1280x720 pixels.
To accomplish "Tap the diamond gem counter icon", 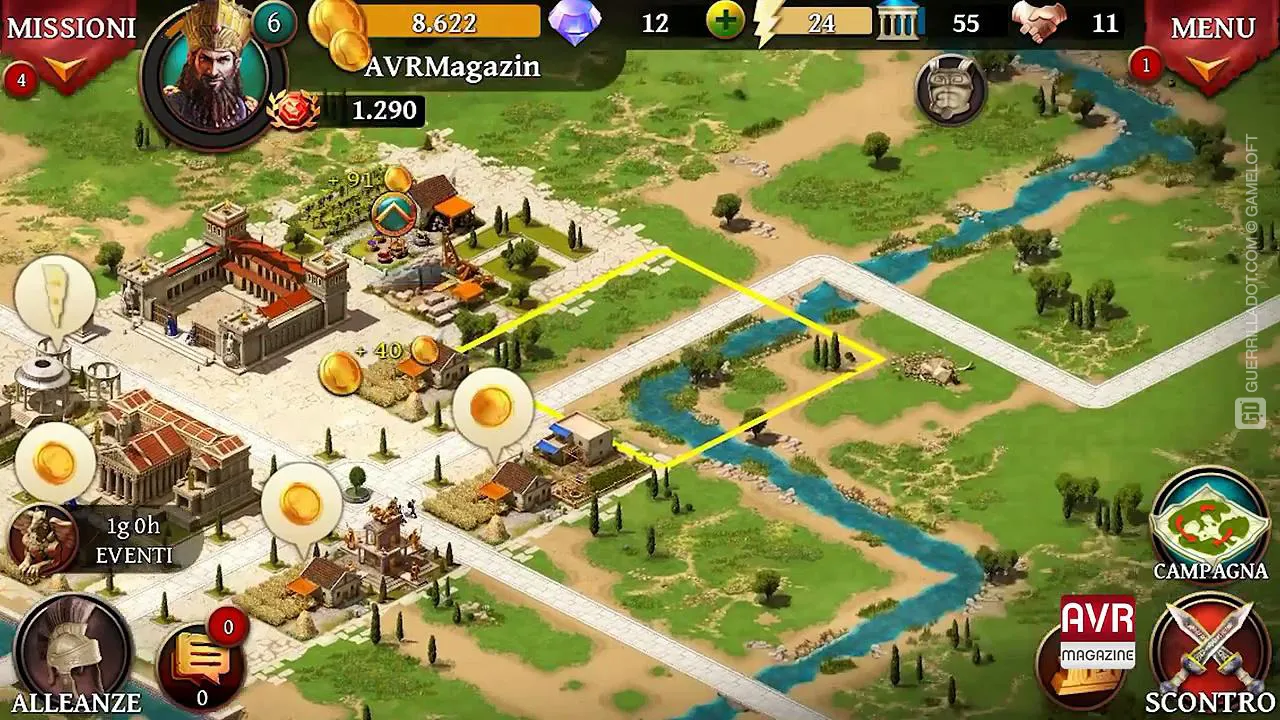I will (573, 22).
